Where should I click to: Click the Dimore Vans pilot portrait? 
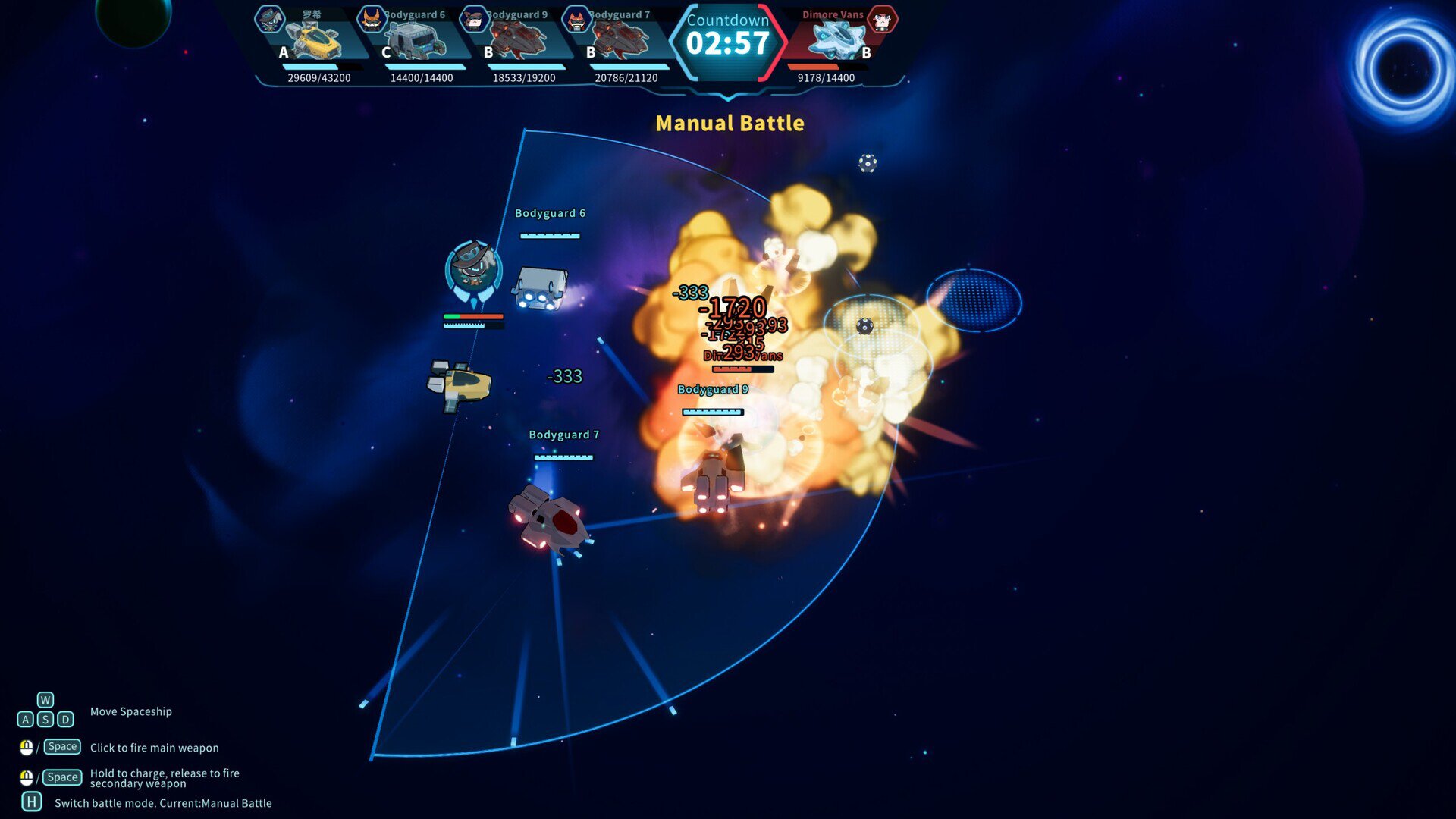coord(882,20)
